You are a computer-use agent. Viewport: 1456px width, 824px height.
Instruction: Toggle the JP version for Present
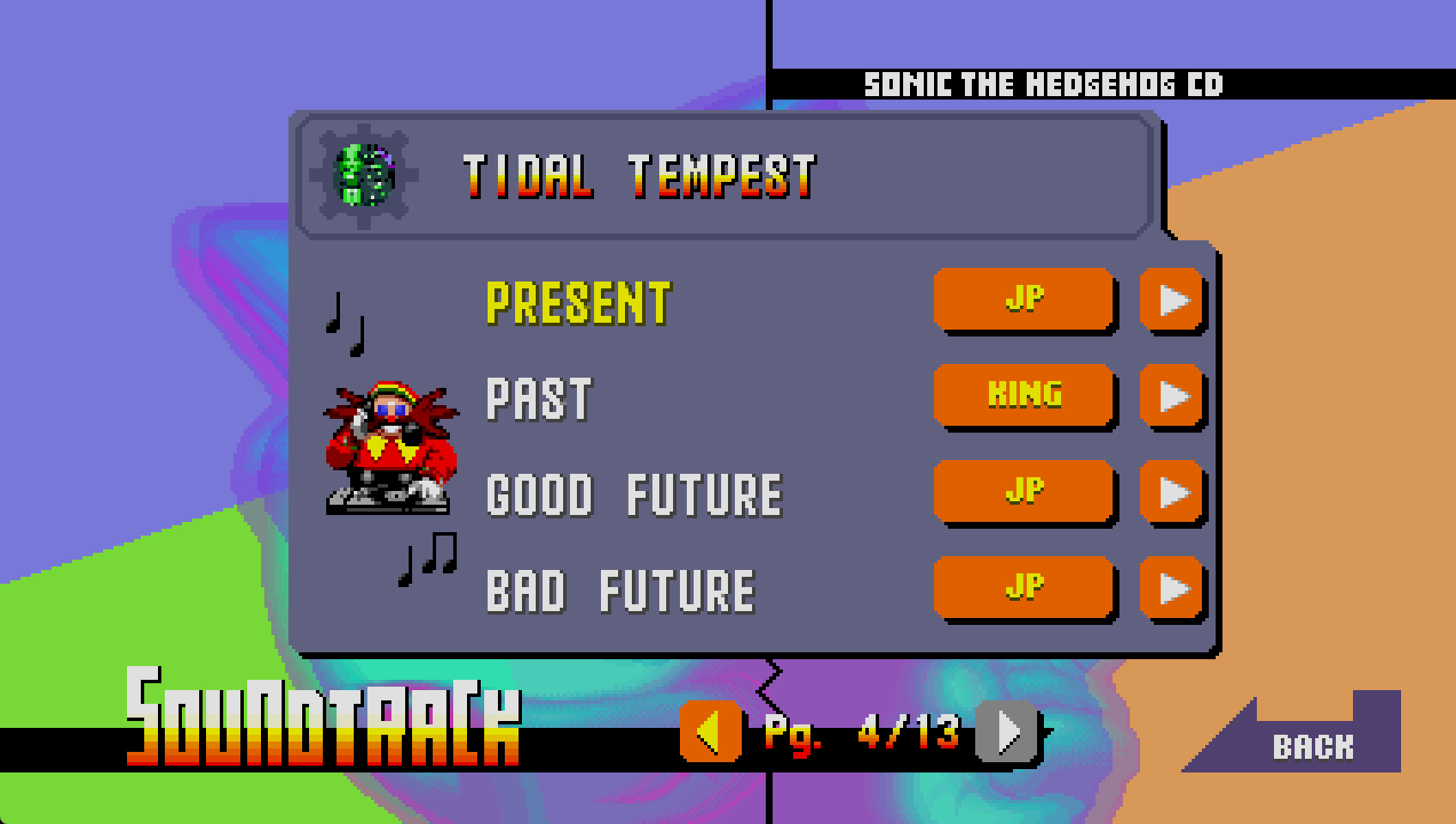[1024, 300]
